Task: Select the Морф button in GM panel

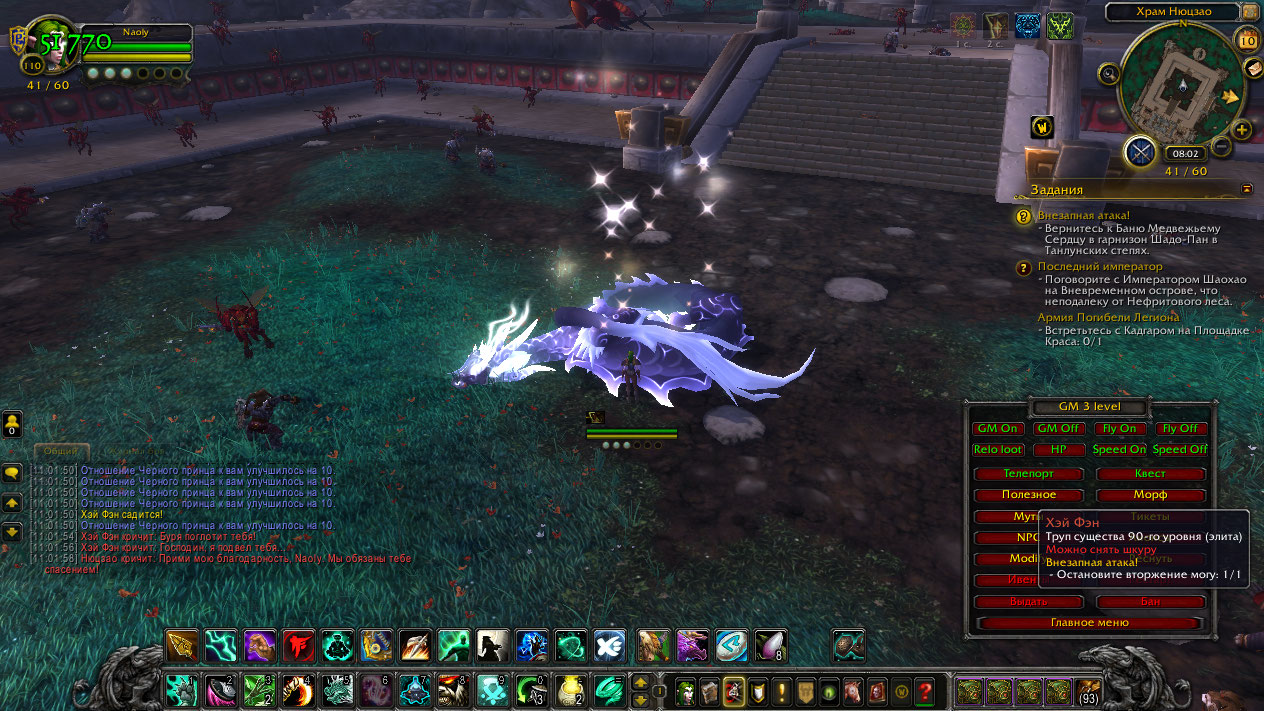Action: [x=1150, y=495]
